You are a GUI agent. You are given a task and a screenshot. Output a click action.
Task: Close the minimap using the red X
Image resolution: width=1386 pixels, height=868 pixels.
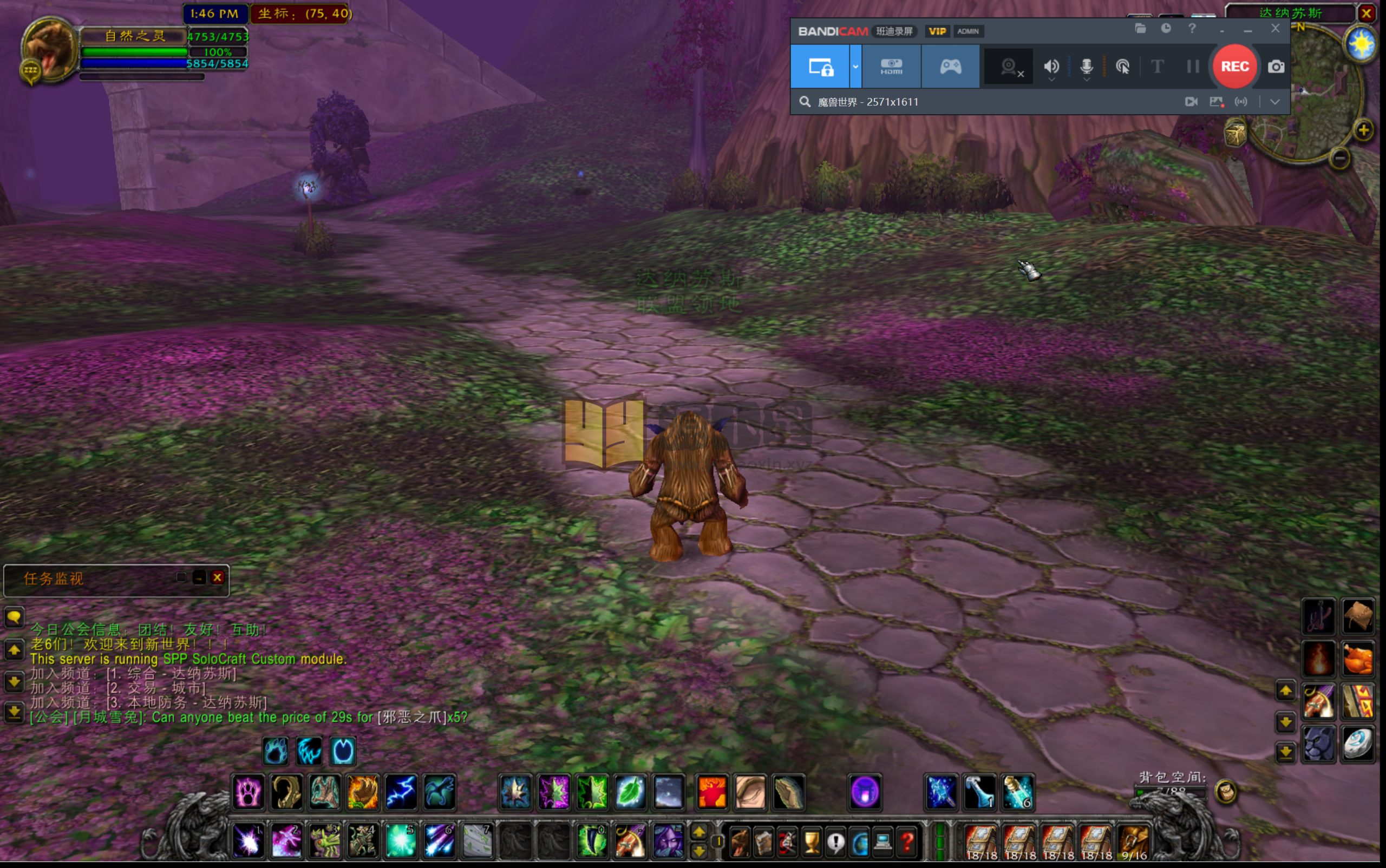click(1367, 13)
